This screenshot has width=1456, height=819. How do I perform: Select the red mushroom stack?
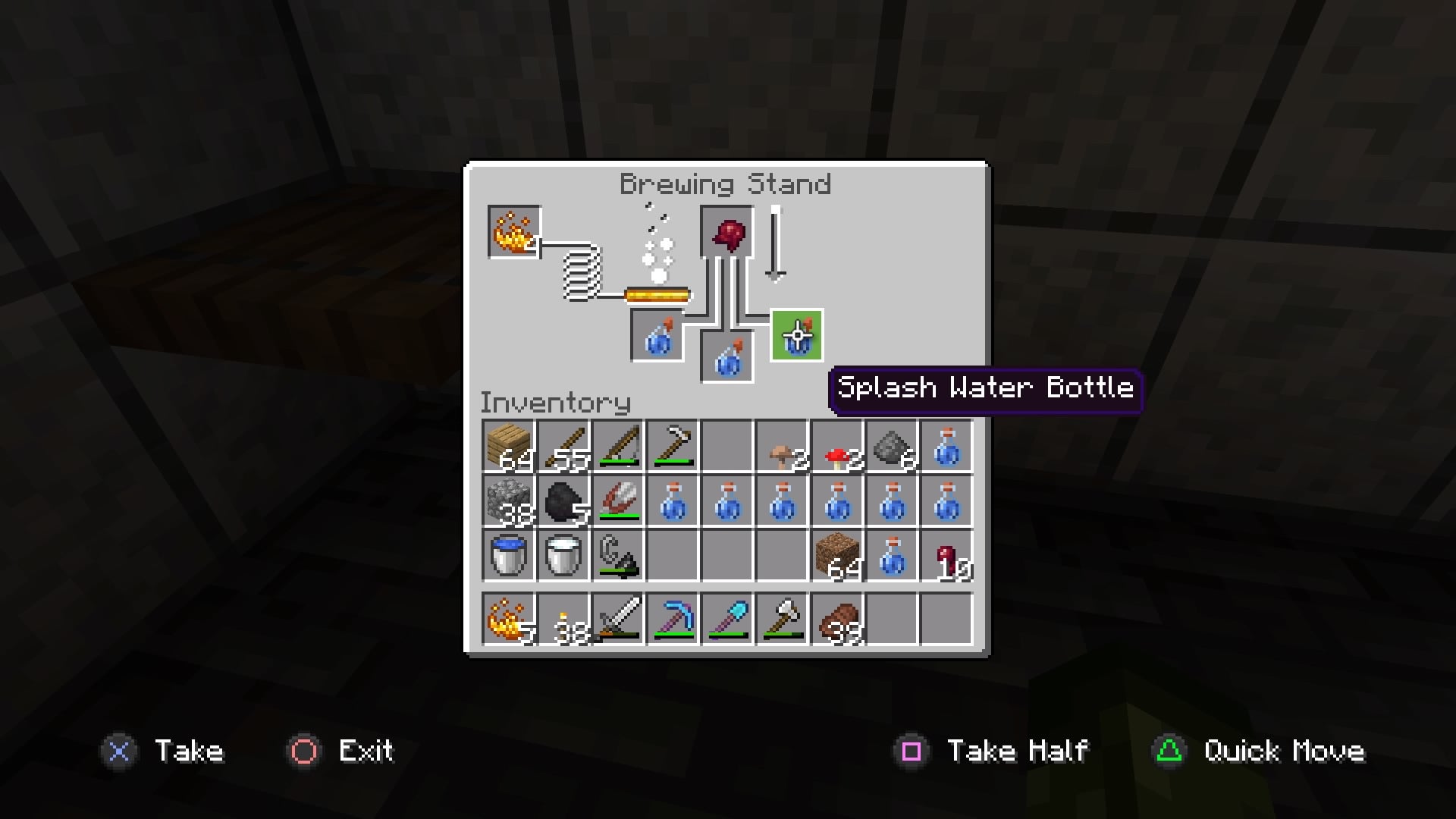click(x=837, y=445)
